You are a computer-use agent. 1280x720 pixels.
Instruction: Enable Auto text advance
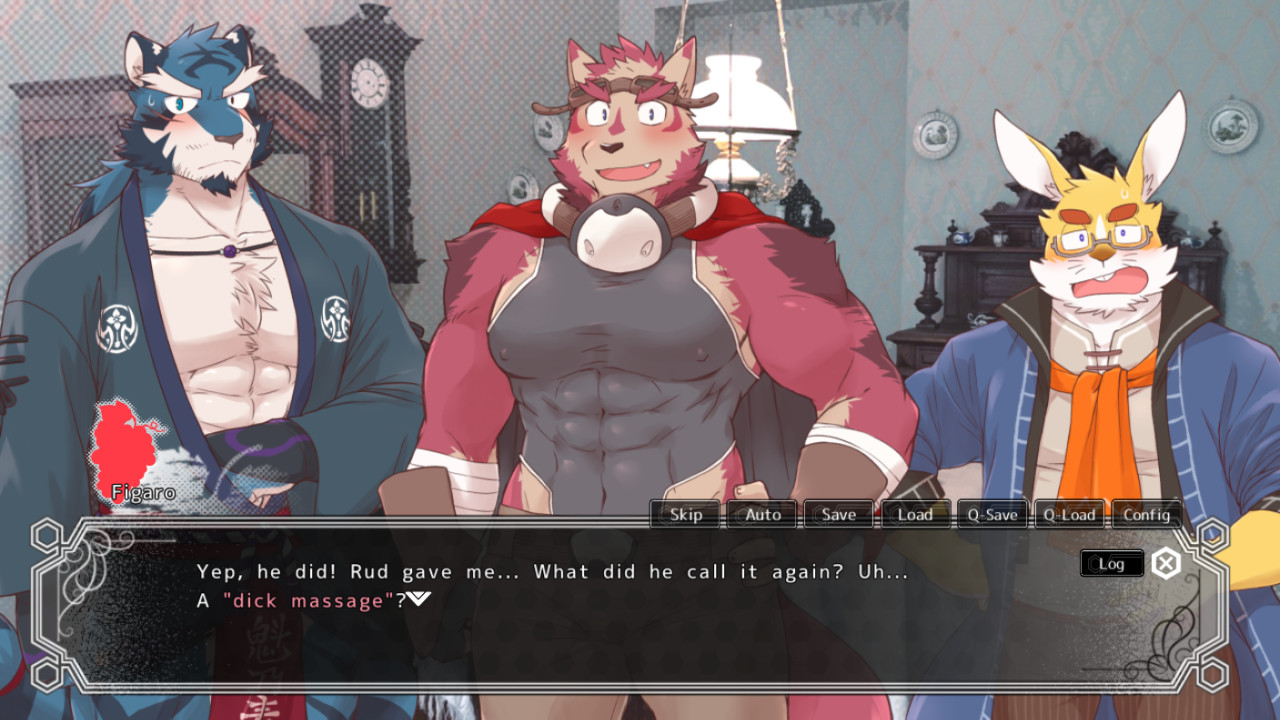(x=762, y=514)
